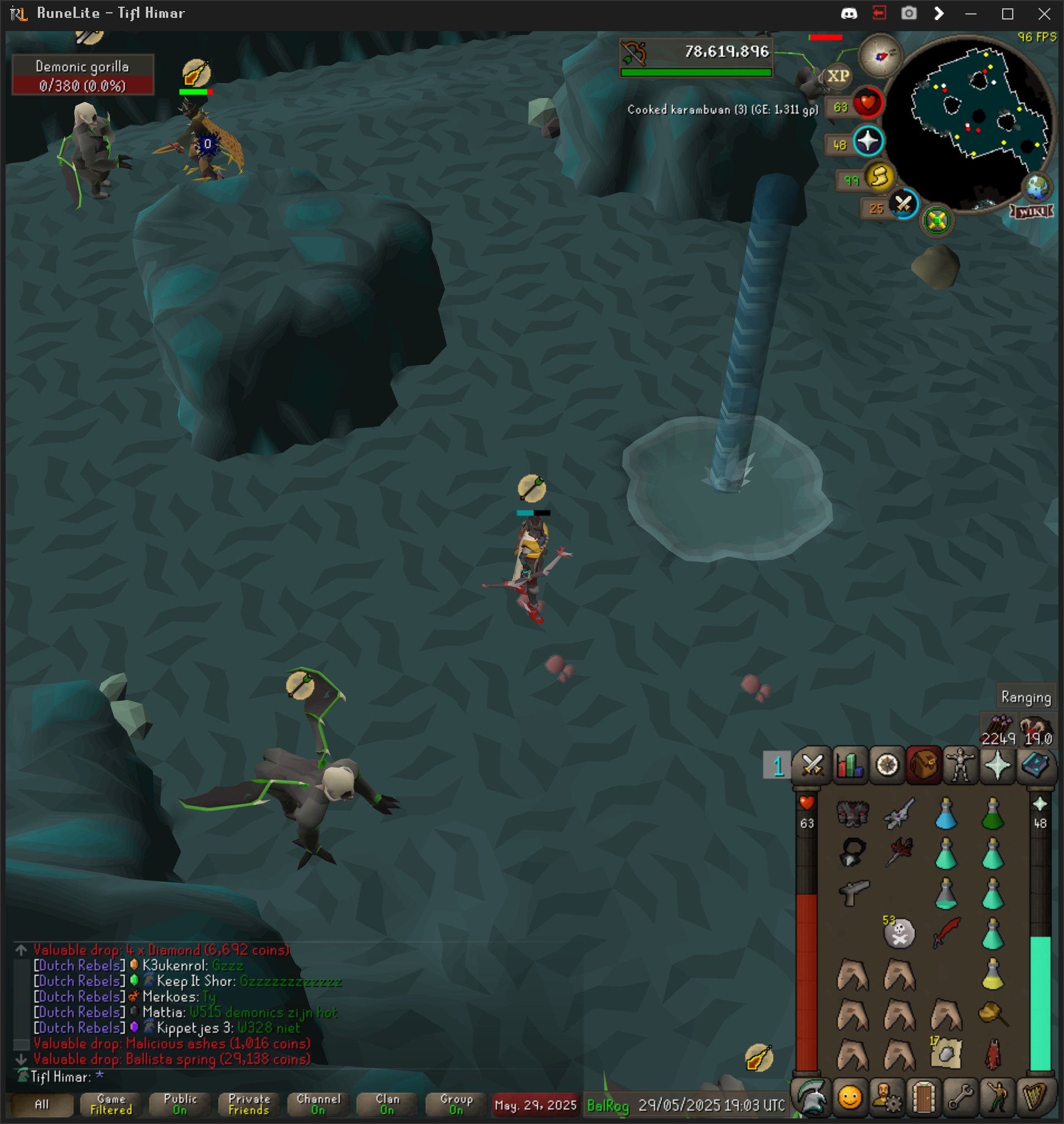Toggle the XP drops orb
This screenshot has width=1064, height=1124.
click(838, 76)
